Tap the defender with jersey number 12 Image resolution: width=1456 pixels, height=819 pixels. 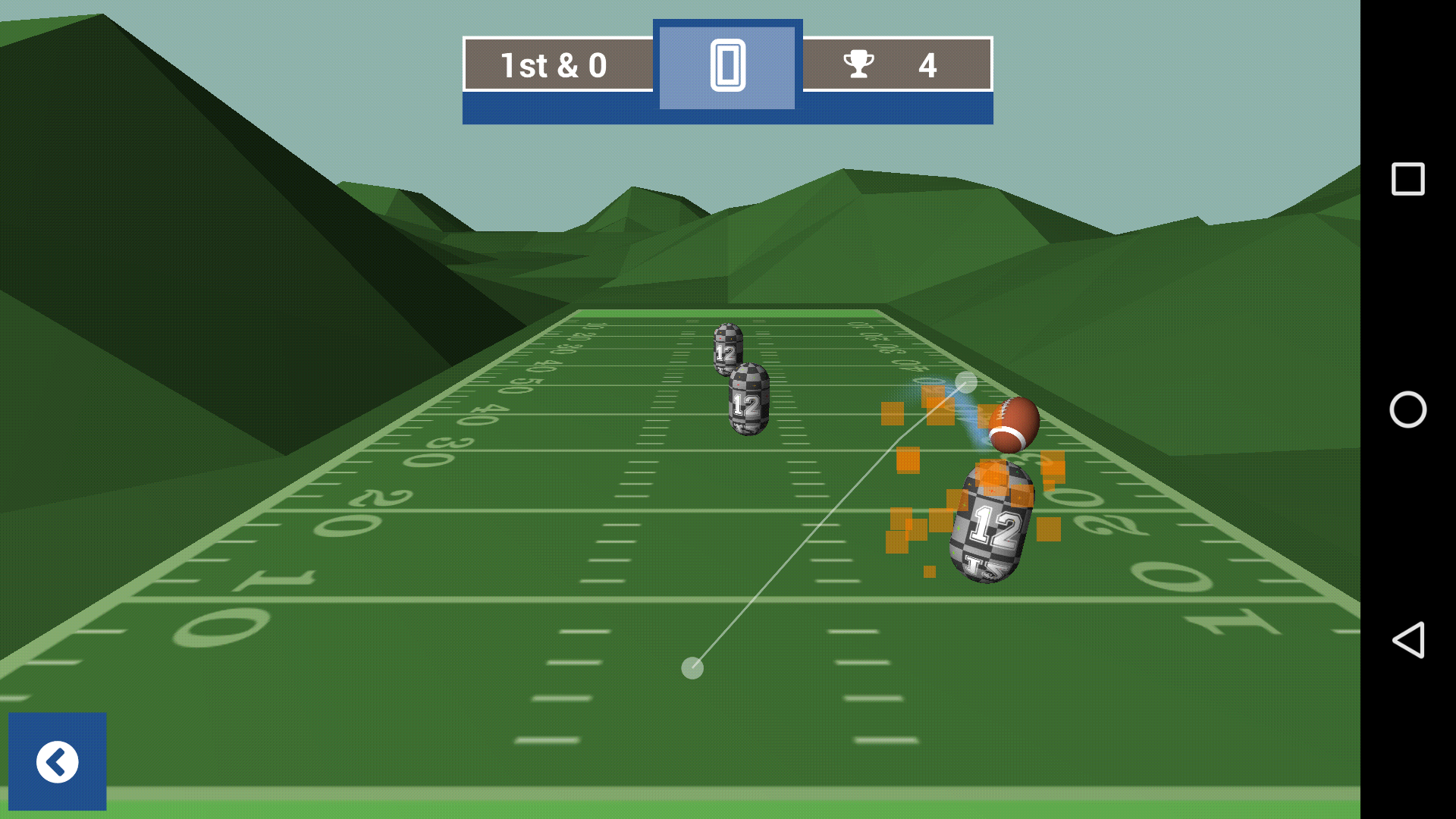pyautogui.click(x=992, y=523)
